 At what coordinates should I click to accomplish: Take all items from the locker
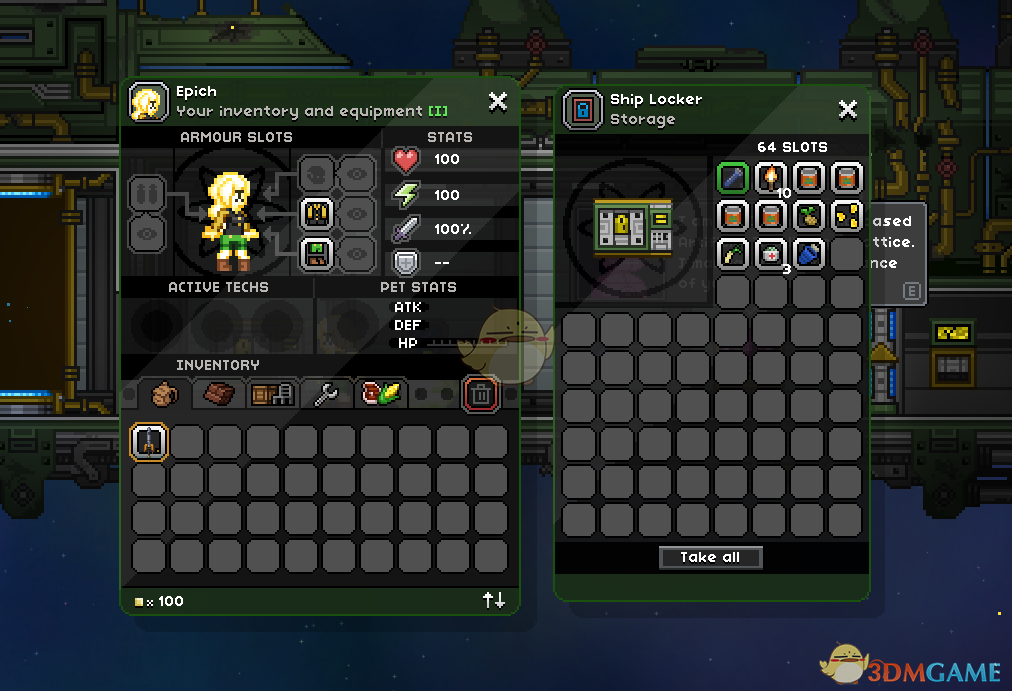711,558
